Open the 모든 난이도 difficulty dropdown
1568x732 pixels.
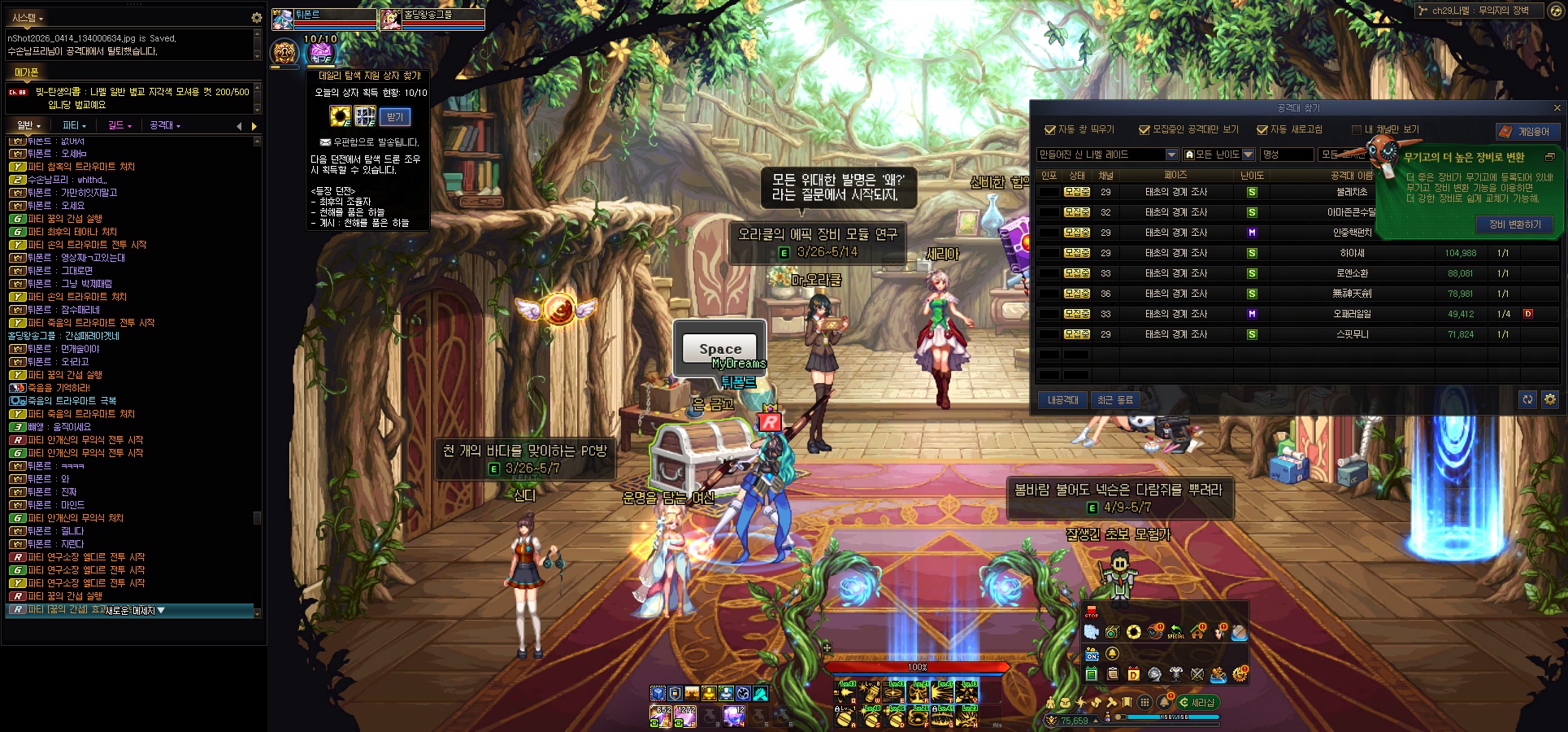tap(1218, 155)
